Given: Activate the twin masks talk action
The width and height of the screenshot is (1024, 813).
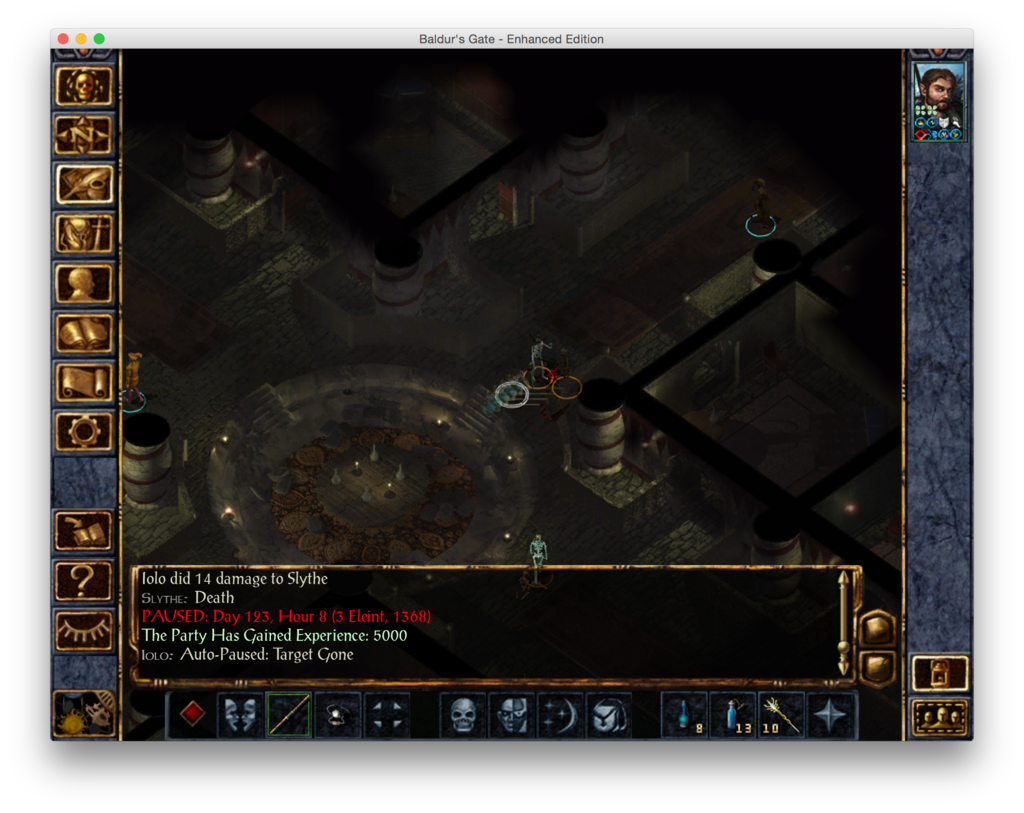Looking at the screenshot, I should click(240, 715).
